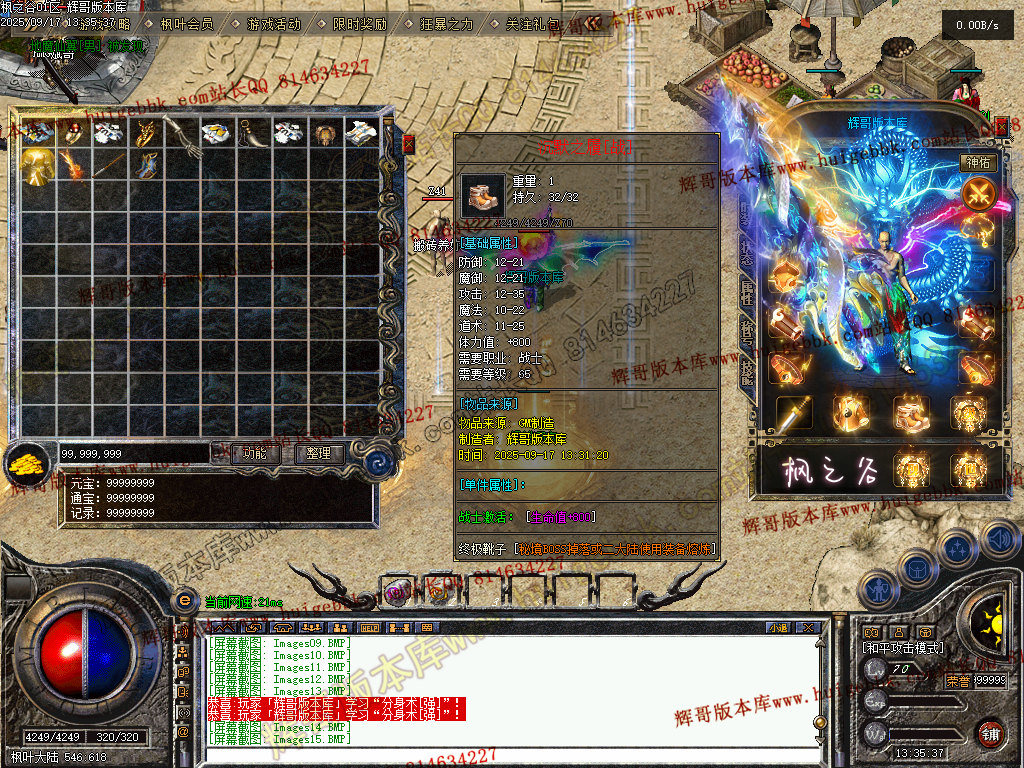Open the 关注礼包 gift pack menu

(532, 23)
